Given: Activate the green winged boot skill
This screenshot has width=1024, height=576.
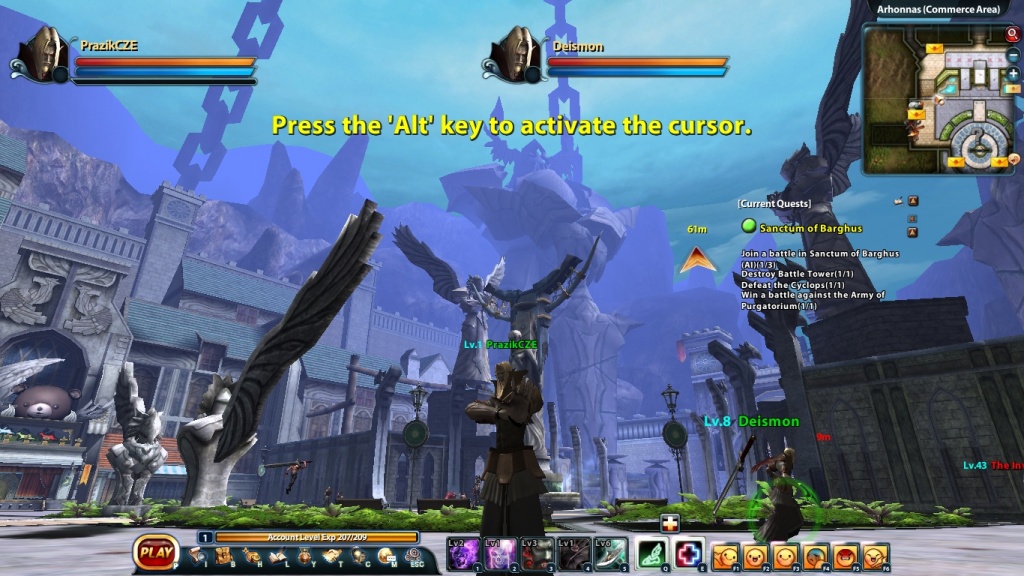Looking at the screenshot, I should coord(653,552).
